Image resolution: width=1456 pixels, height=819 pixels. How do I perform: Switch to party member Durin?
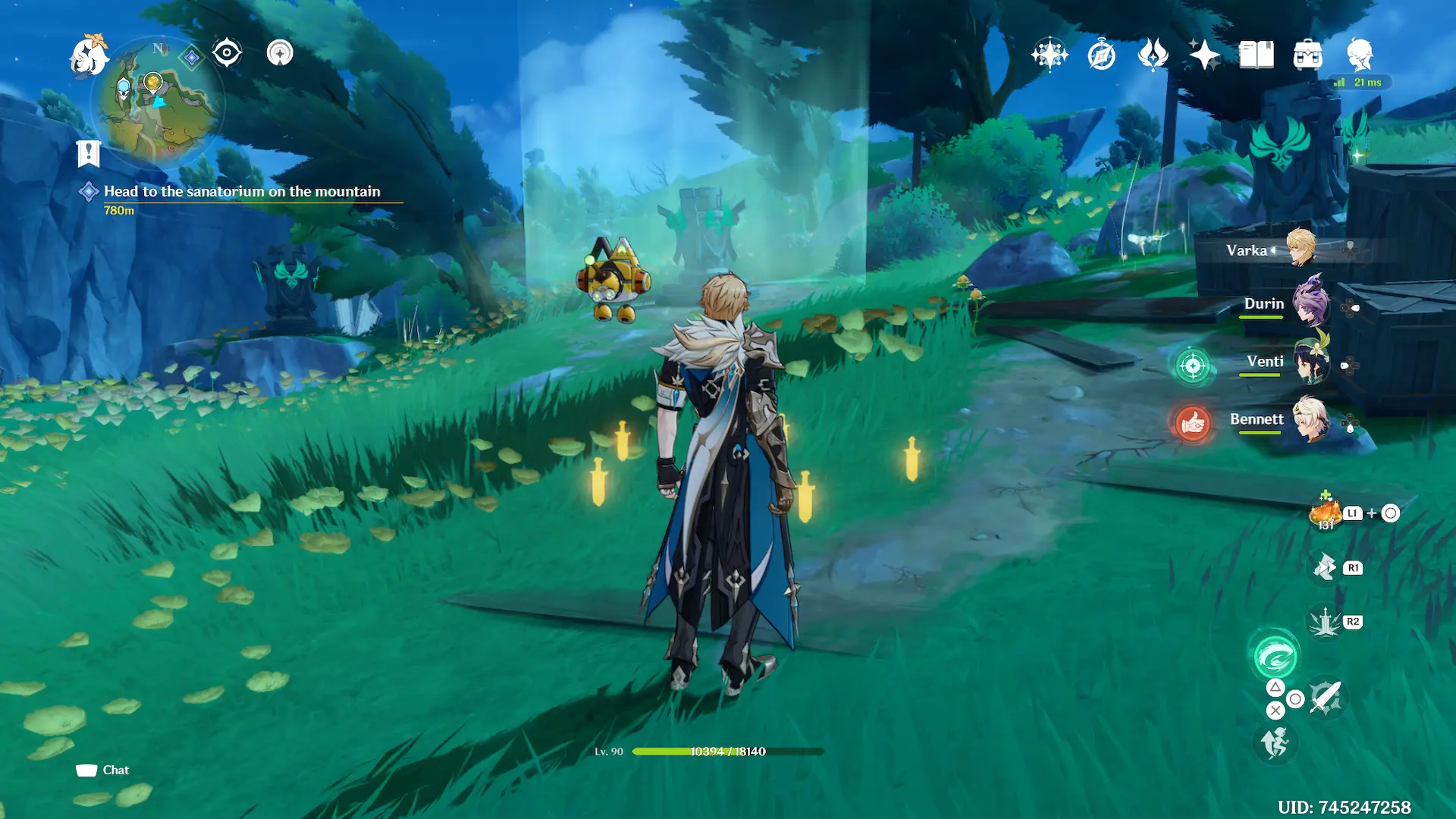pyautogui.click(x=1310, y=305)
